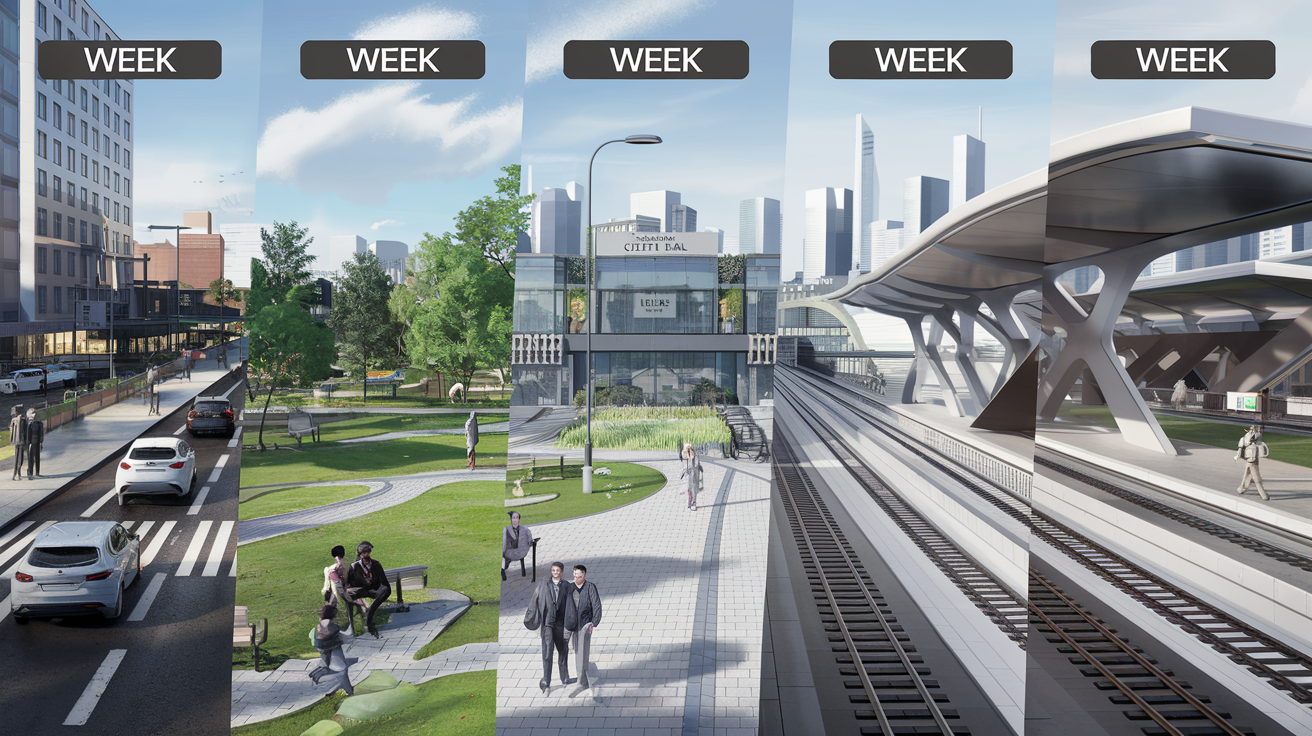Open the WEEK label over the city skyline rail panel
The height and width of the screenshot is (736, 1312).
(920, 60)
